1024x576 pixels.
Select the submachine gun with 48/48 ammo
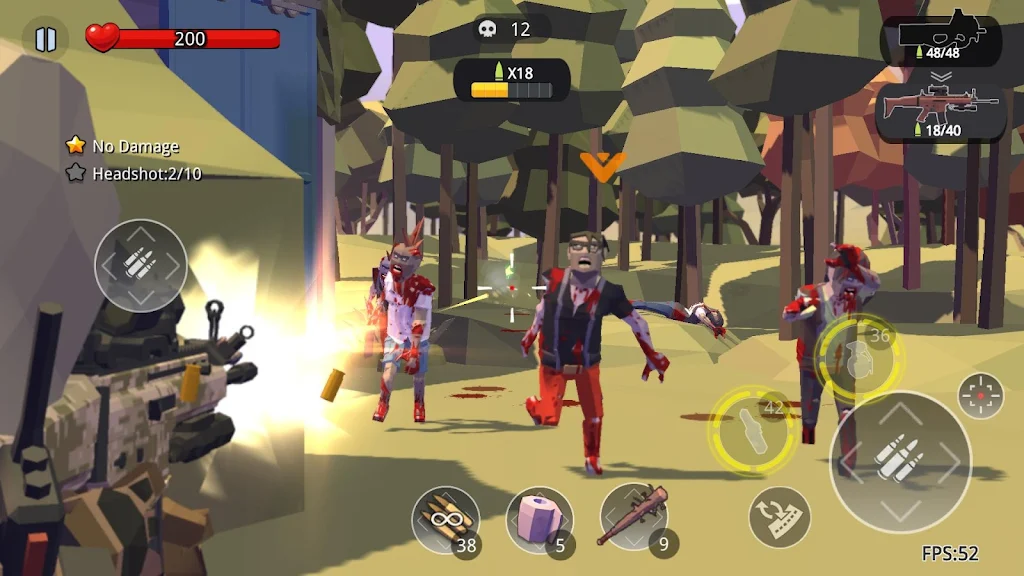pyautogui.click(x=941, y=40)
